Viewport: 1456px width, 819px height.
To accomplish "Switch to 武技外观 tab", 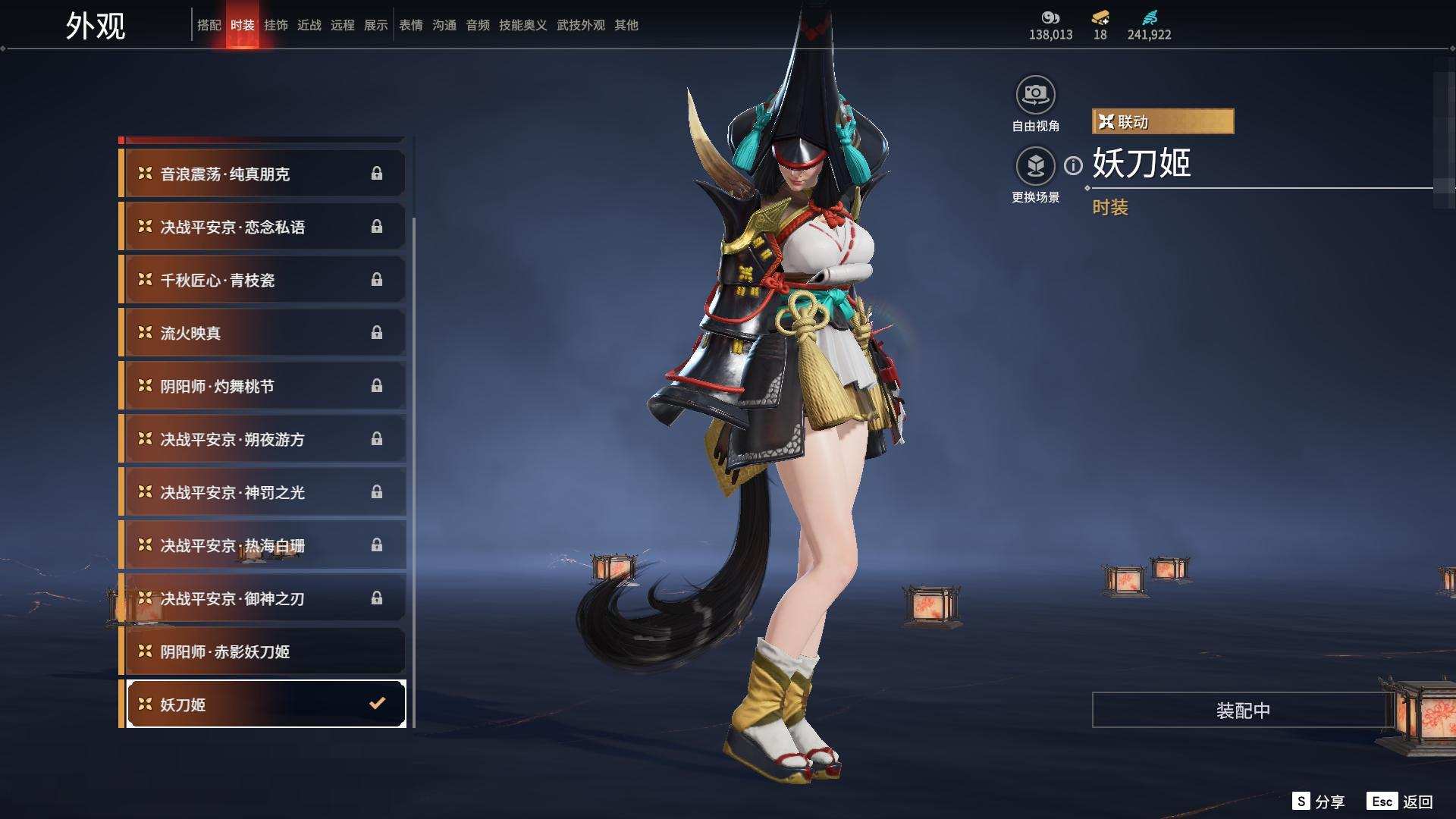I will tap(580, 25).
